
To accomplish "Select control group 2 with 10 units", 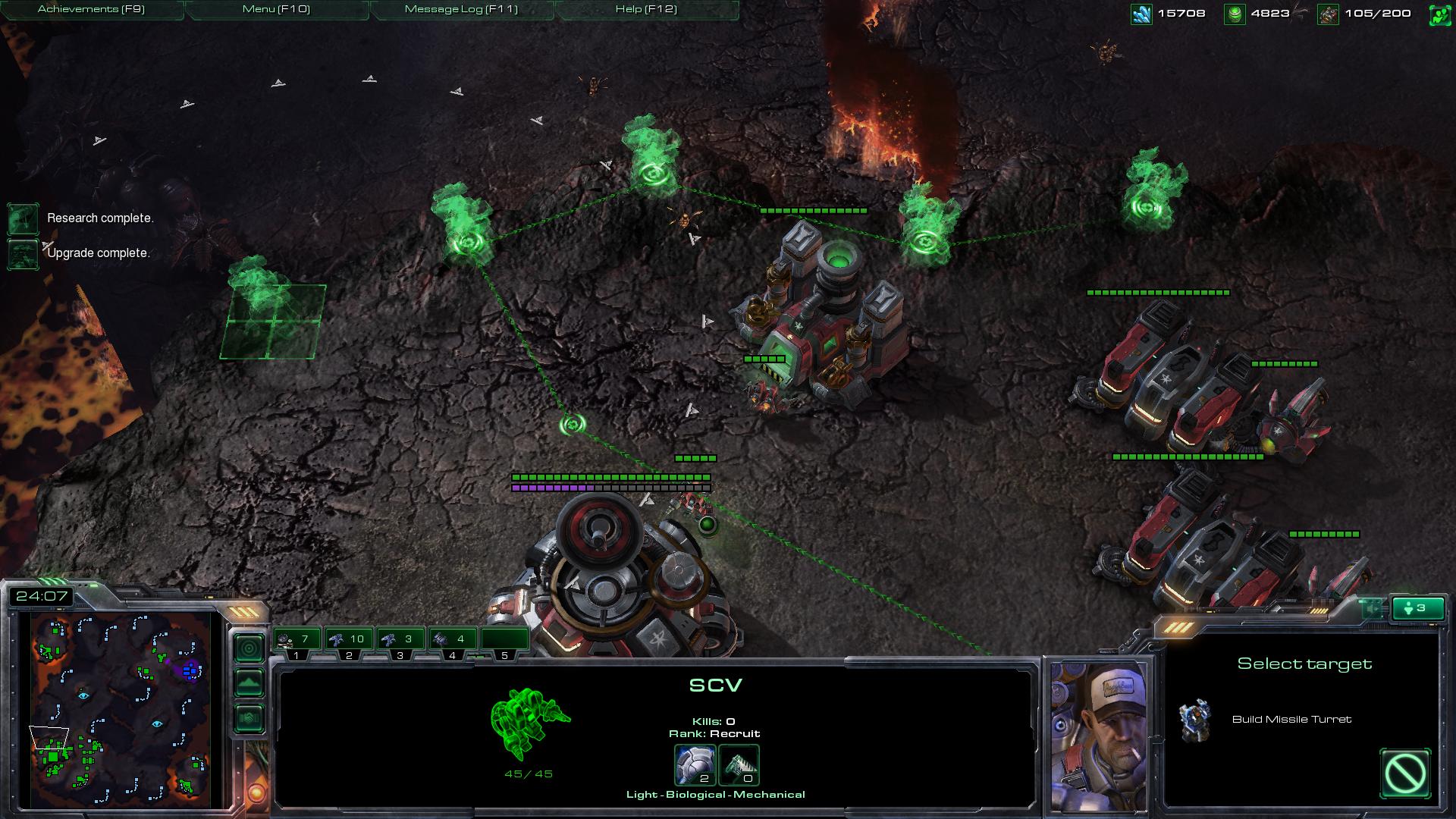I will pos(349,640).
